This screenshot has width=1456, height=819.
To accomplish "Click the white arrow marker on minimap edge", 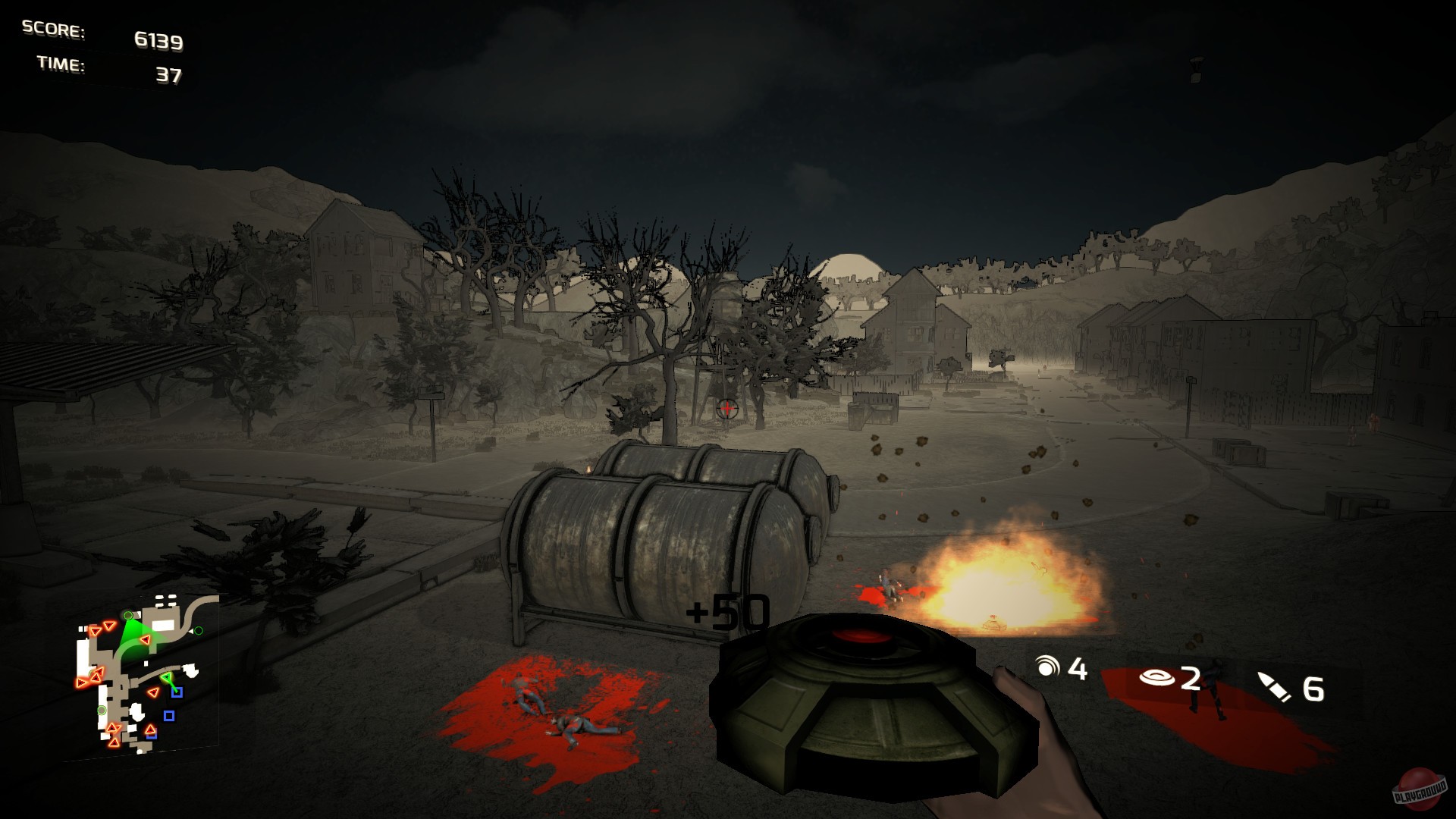I will click(x=191, y=631).
